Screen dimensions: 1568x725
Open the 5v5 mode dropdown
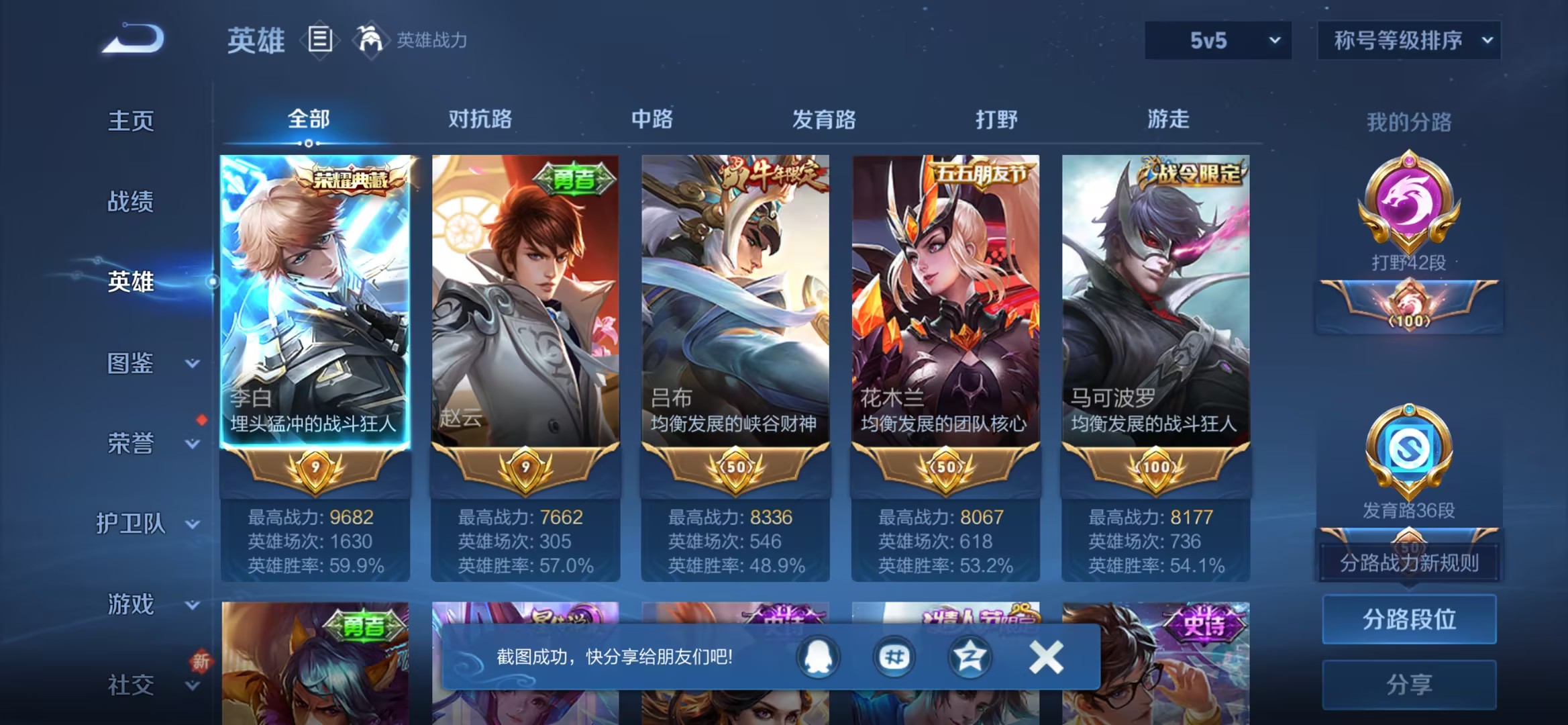pyautogui.click(x=1216, y=40)
